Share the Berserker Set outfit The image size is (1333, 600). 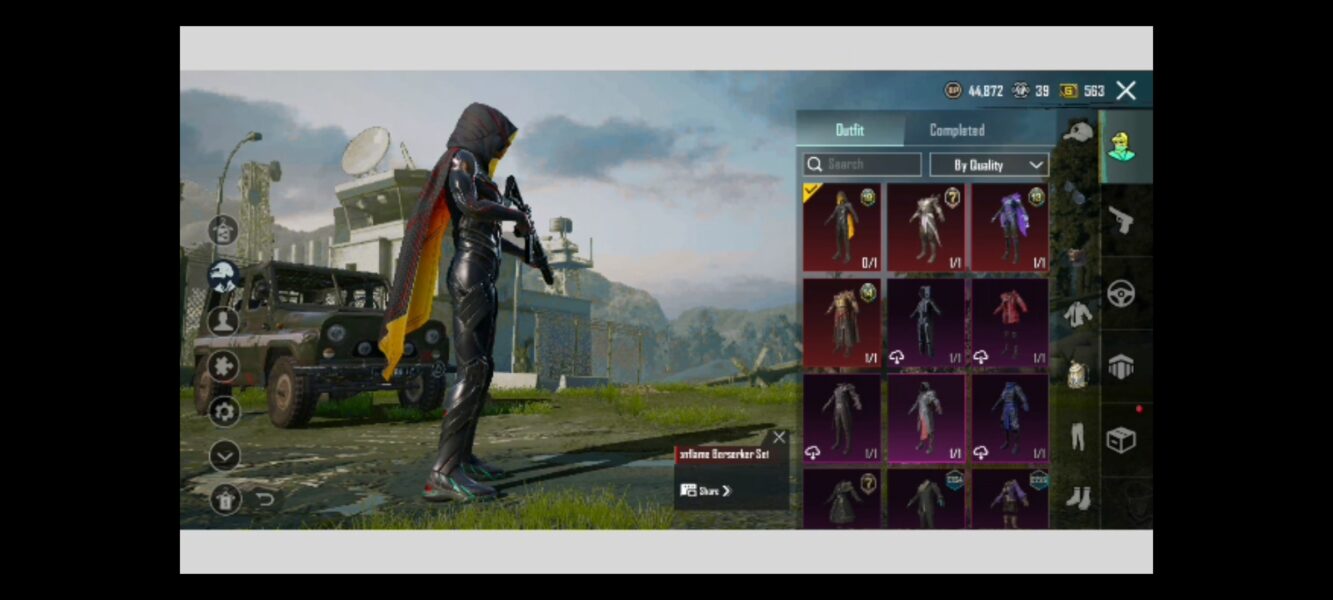tap(706, 490)
